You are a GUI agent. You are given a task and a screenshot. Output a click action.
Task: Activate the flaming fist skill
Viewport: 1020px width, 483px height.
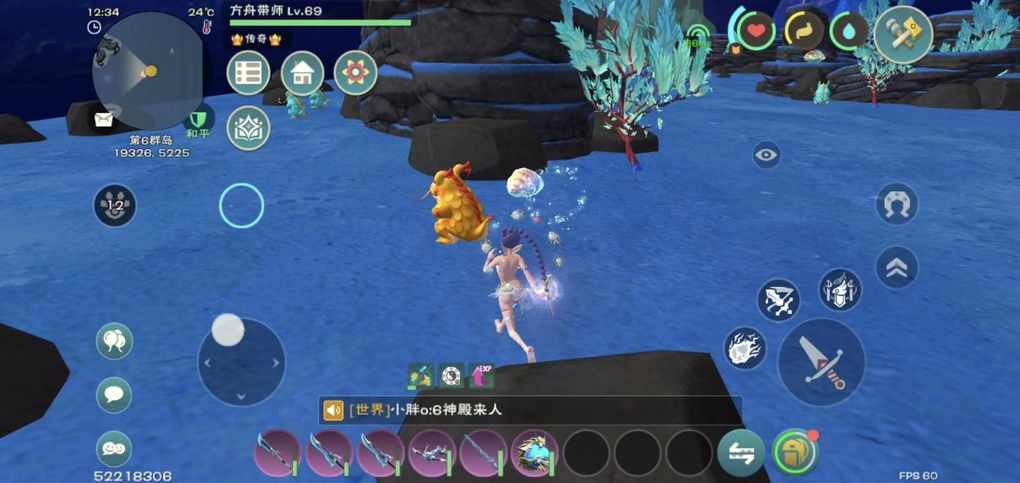coord(745,348)
